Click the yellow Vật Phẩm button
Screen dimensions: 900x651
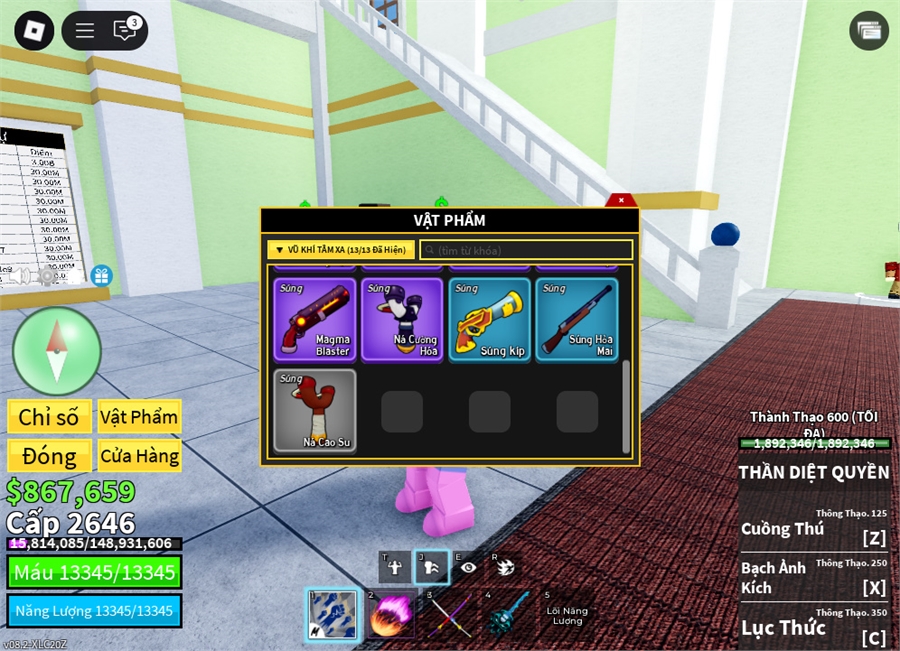click(x=139, y=417)
